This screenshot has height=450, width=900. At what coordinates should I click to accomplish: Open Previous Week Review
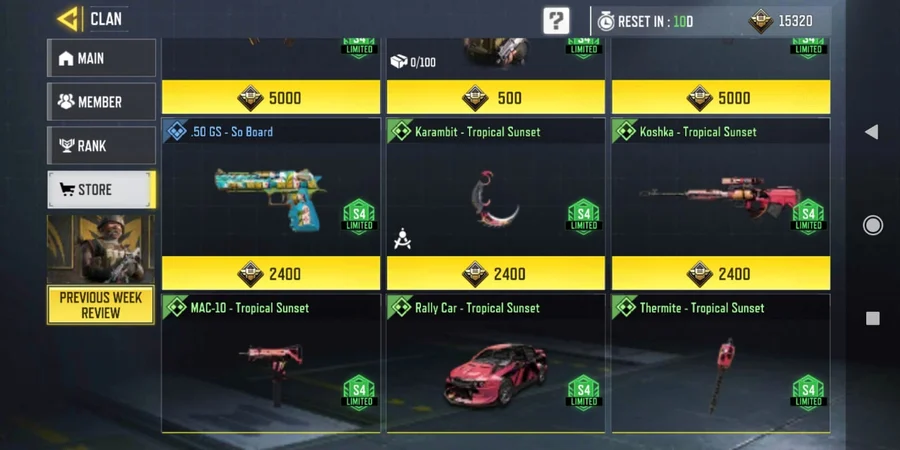(x=101, y=305)
